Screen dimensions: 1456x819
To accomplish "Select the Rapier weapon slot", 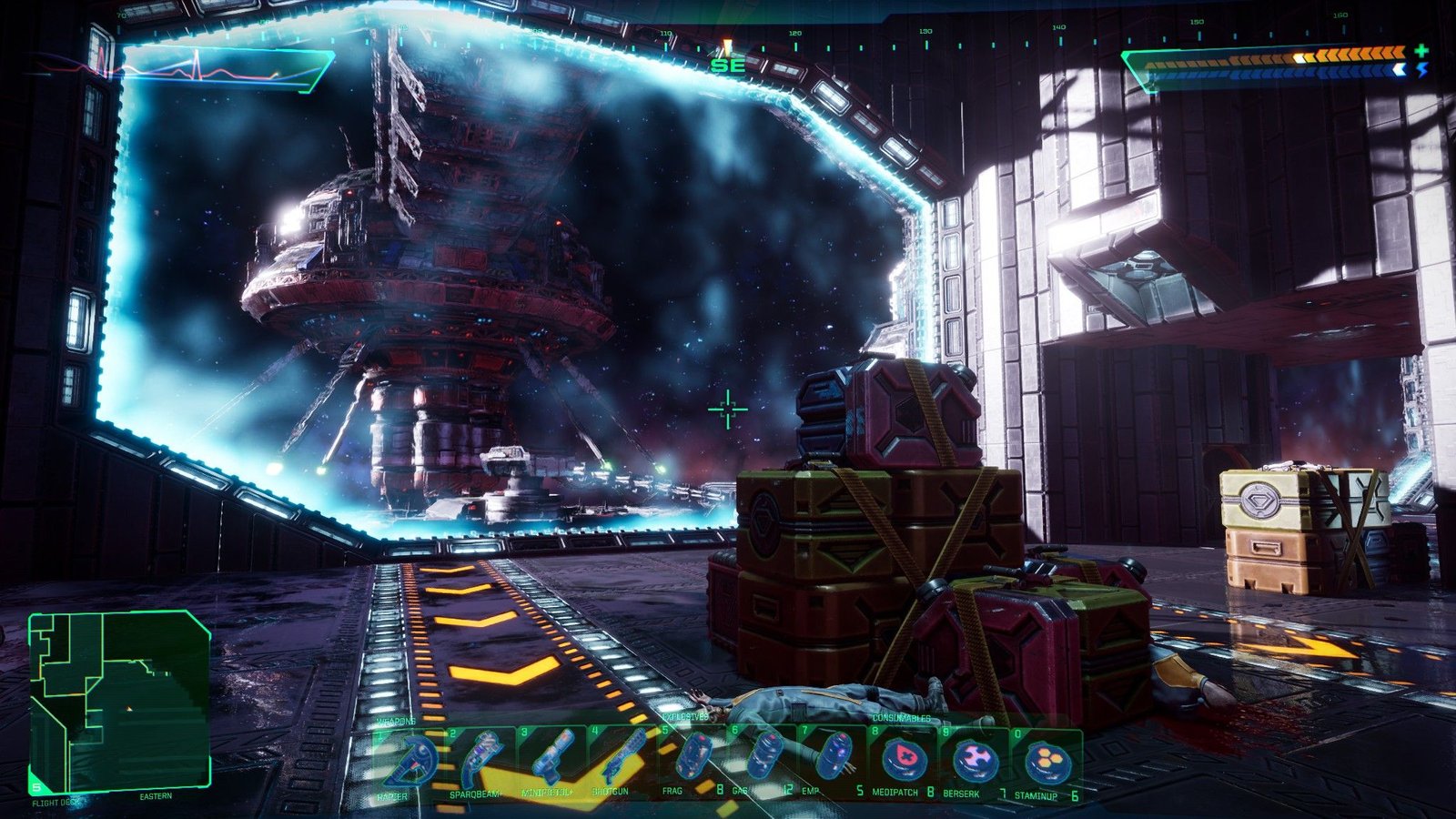I will pyautogui.click(x=408, y=762).
